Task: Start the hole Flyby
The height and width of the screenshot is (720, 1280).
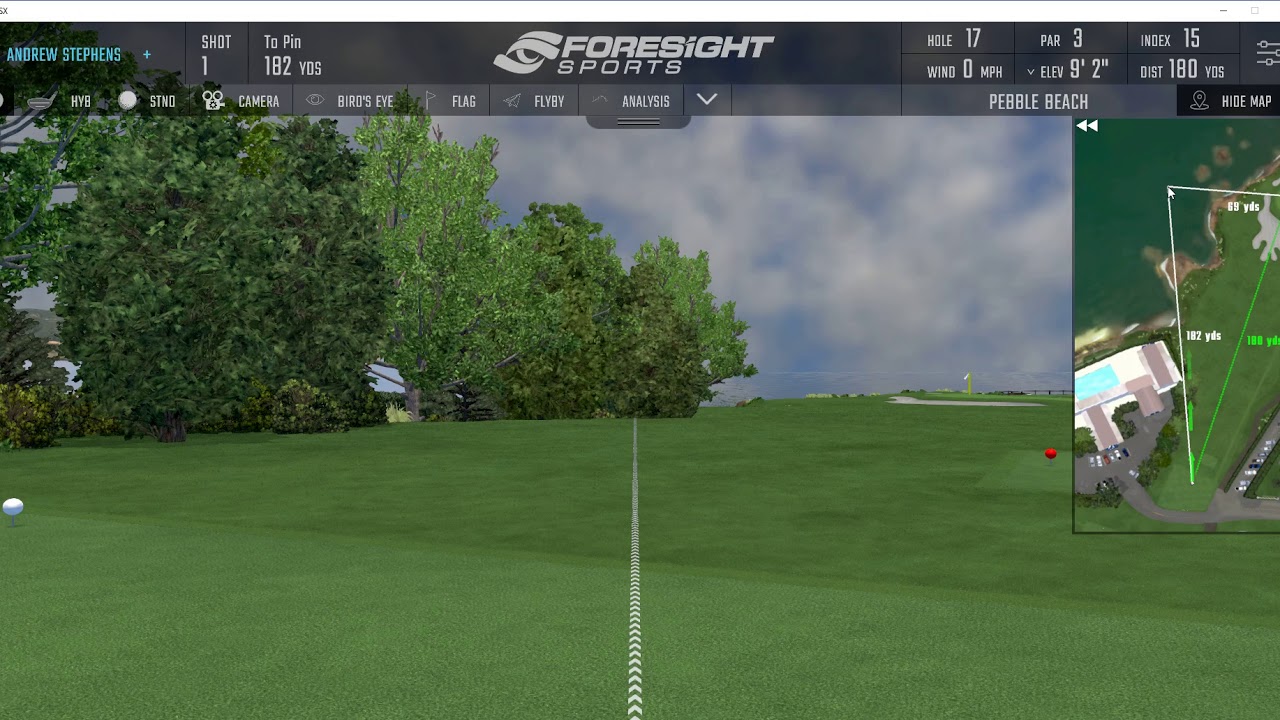Action: pos(535,101)
